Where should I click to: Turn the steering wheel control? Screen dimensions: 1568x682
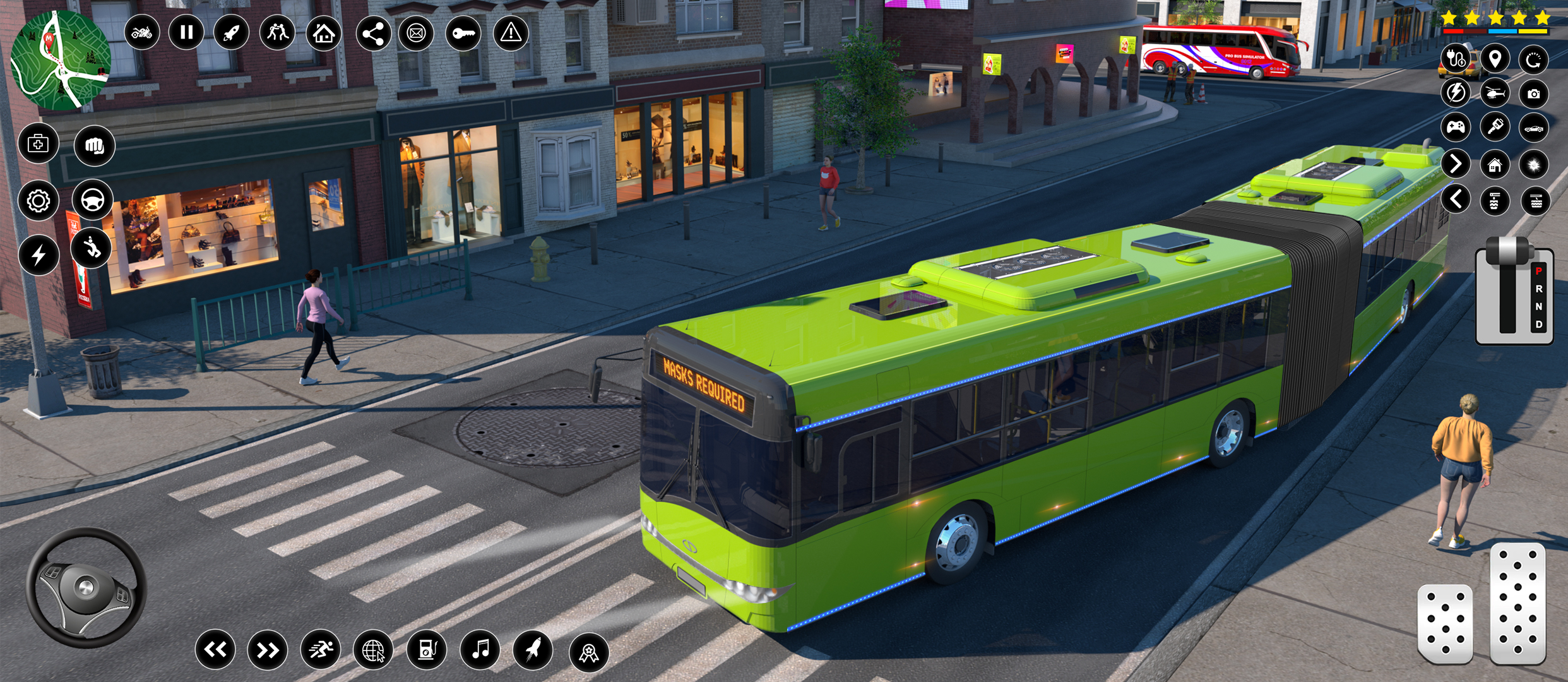[86, 588]
